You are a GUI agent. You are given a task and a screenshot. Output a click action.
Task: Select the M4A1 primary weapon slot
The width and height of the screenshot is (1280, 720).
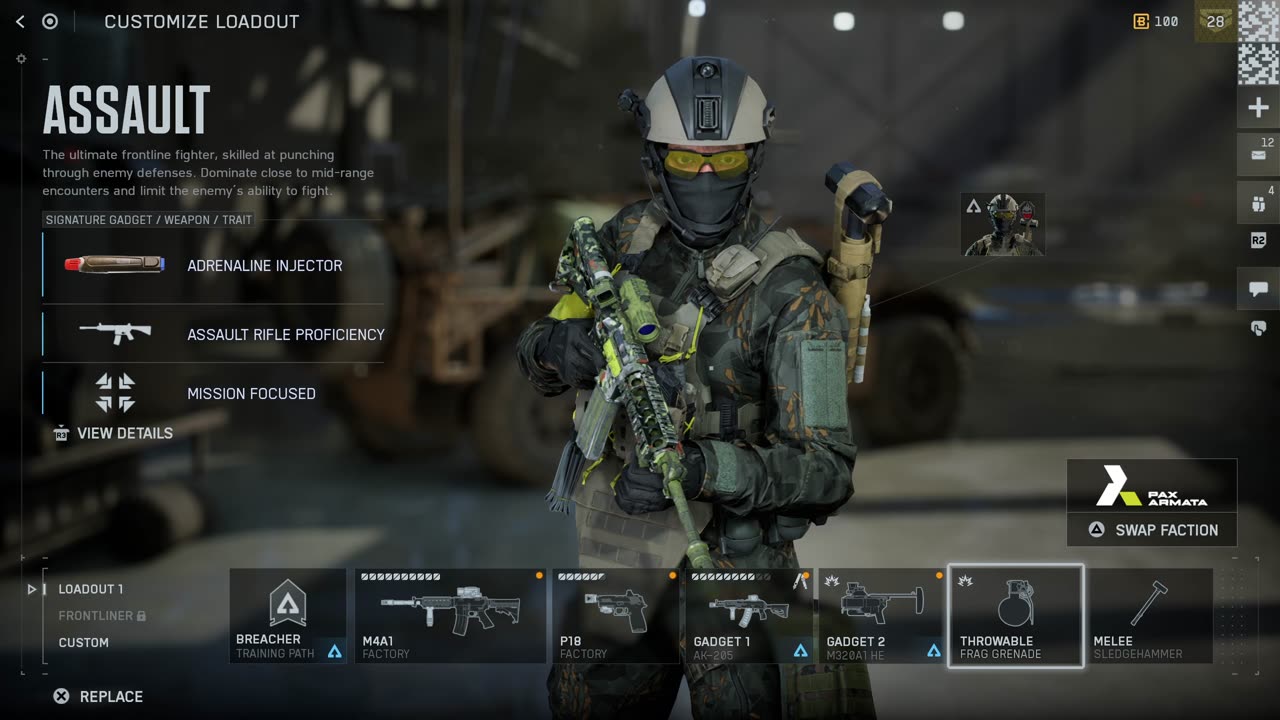(450, 616)
